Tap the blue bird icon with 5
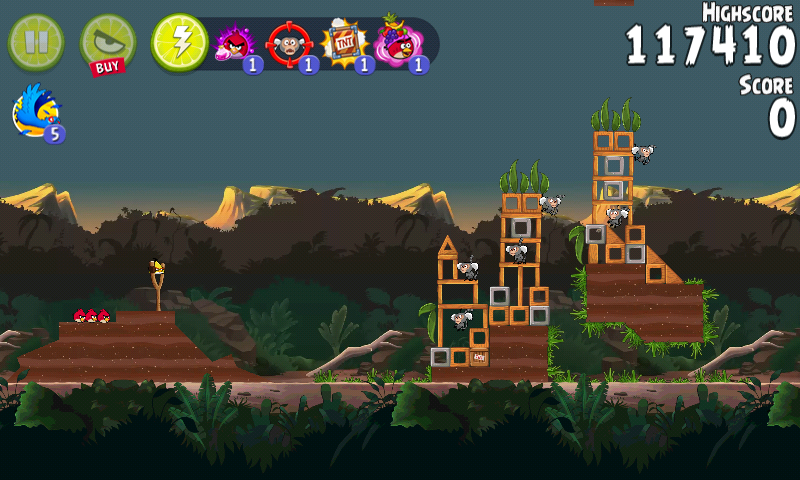This screenshot has width=800, height=480. (37, 111)
